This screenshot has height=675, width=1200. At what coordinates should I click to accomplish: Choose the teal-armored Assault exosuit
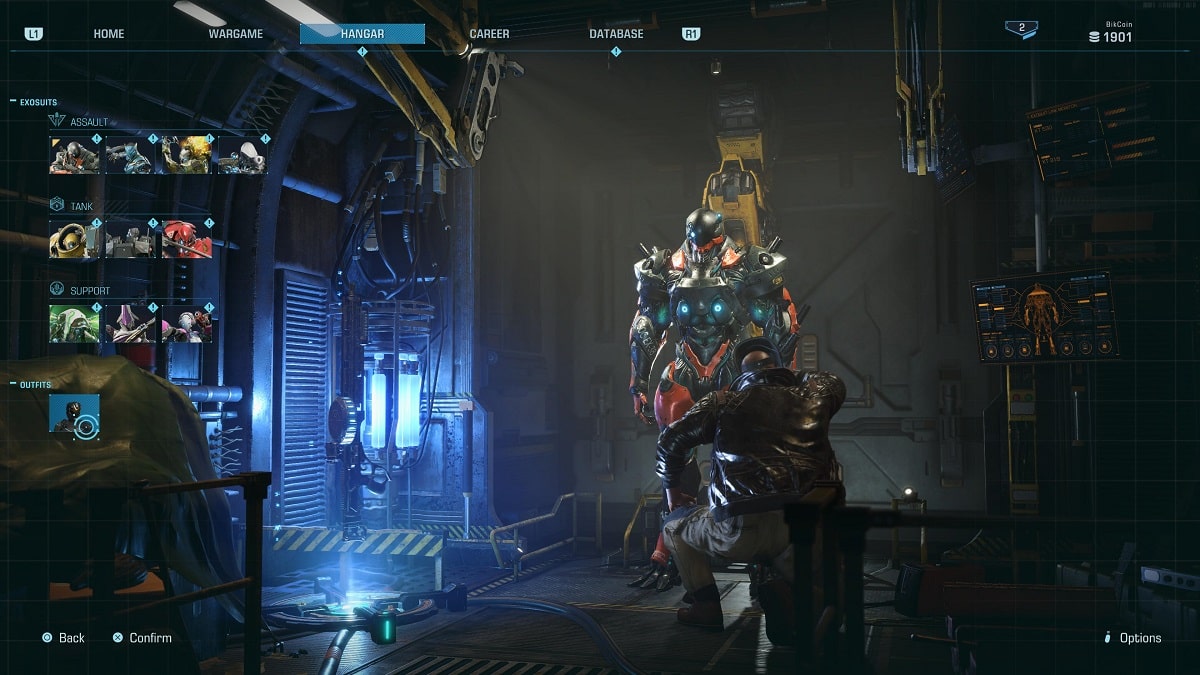tap(131, 155)
